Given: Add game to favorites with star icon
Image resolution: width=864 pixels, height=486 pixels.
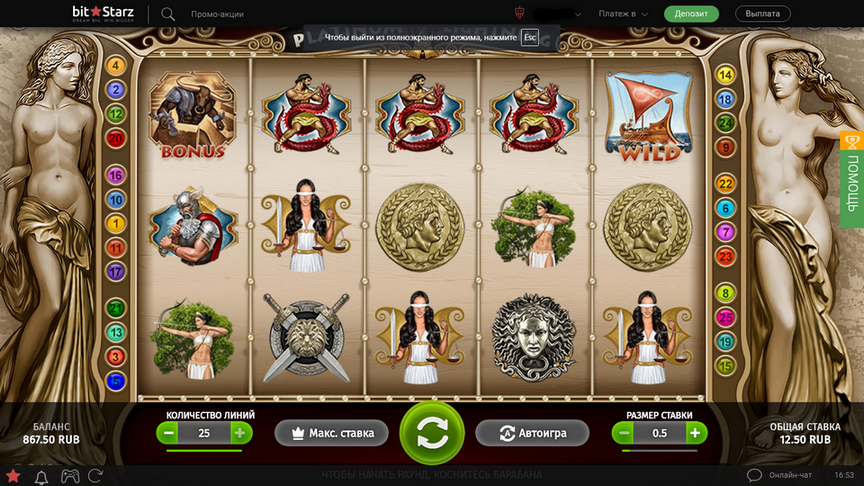Looking at the screenshot, I should tap(13, 475).
